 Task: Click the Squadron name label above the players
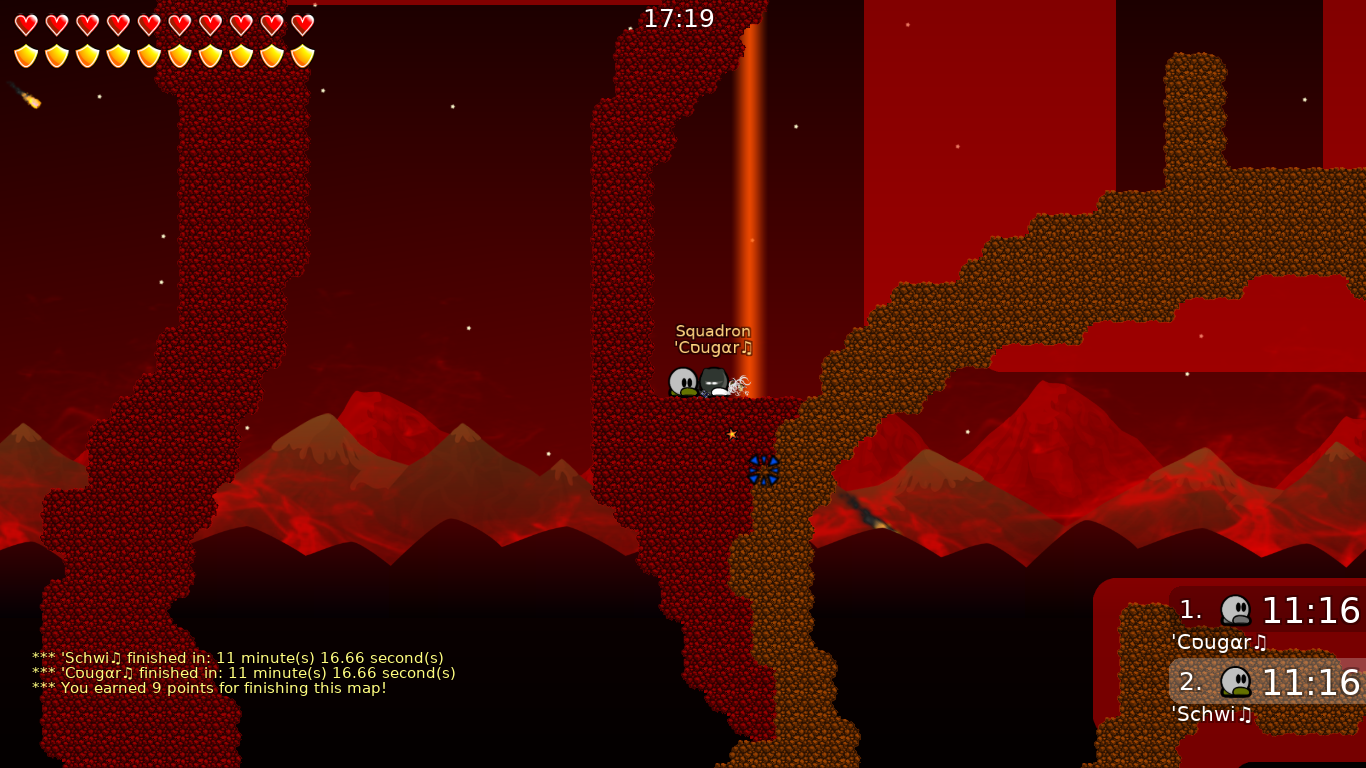point(714,331)
